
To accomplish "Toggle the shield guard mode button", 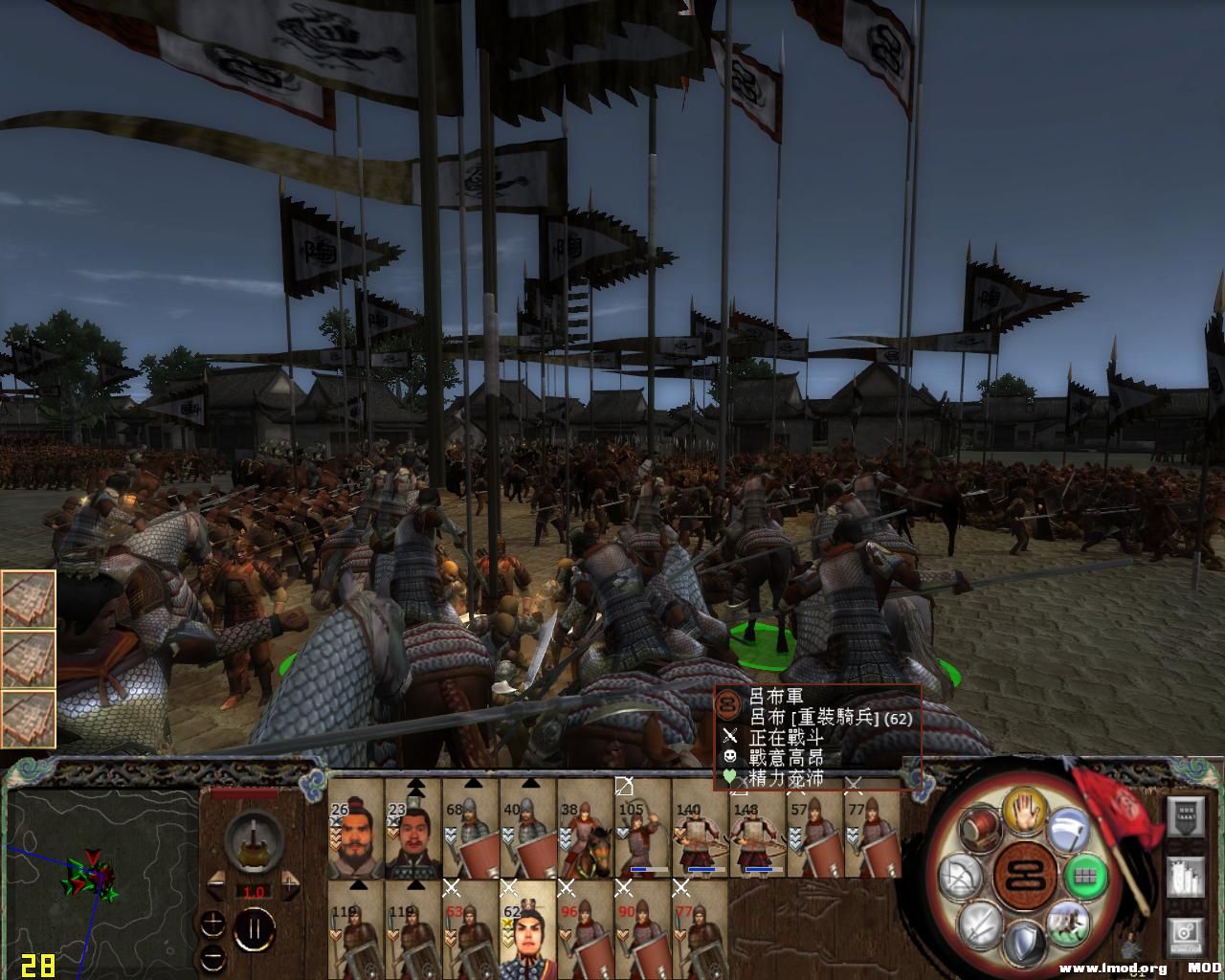I will point(1024,943).
